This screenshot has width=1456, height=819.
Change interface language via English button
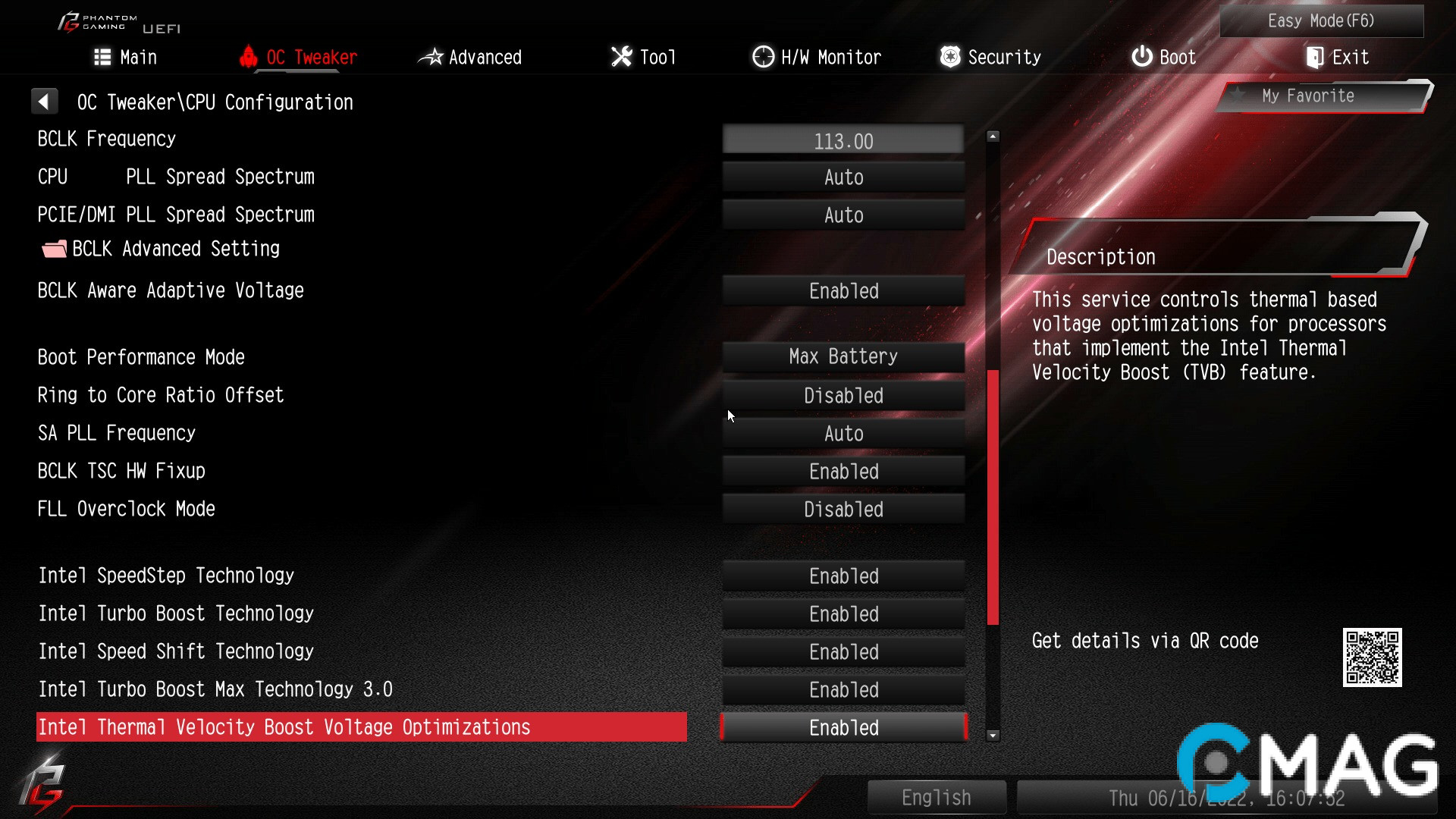click(x=937, y=797)
